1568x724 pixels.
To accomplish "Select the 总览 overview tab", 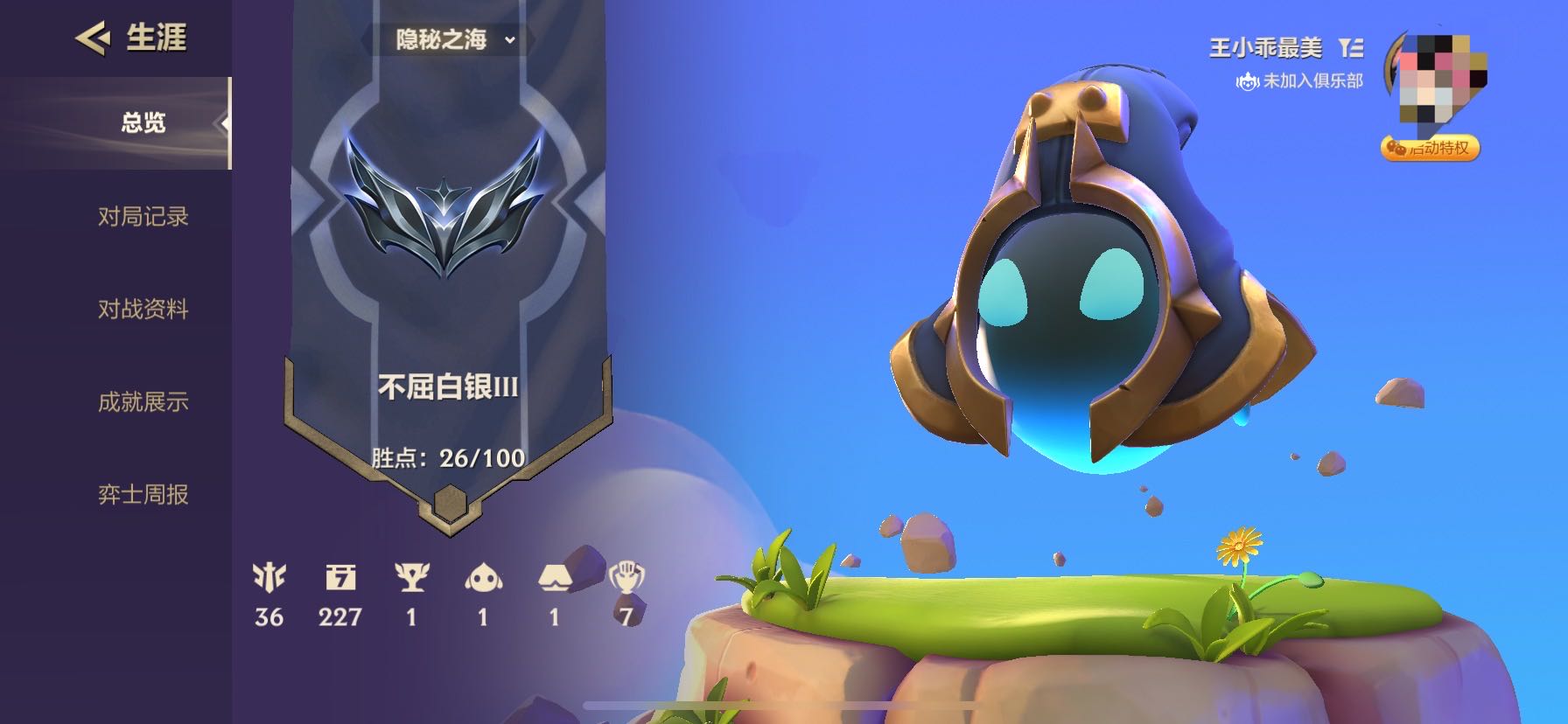I will (143, 122).
